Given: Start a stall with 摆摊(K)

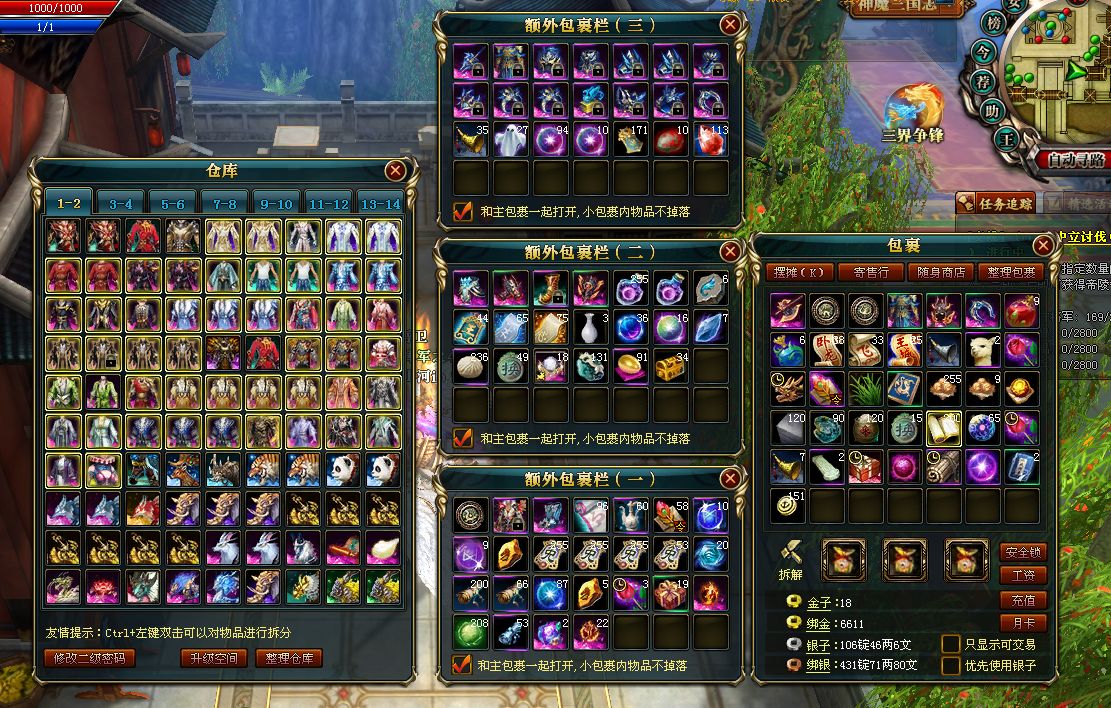Looking at the screenshot, I should point(800,272).
